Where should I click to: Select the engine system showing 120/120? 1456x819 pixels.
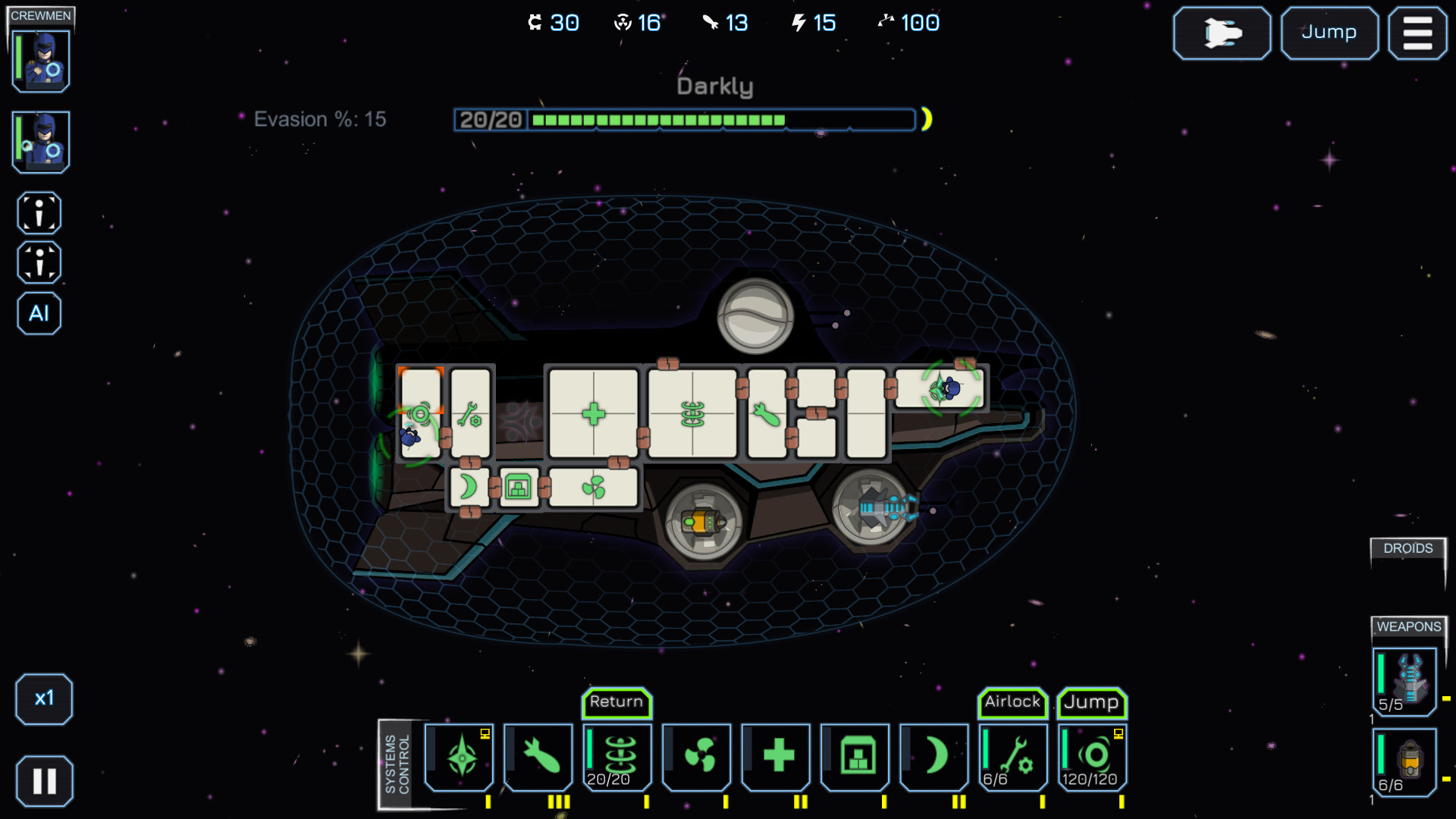1093,757
